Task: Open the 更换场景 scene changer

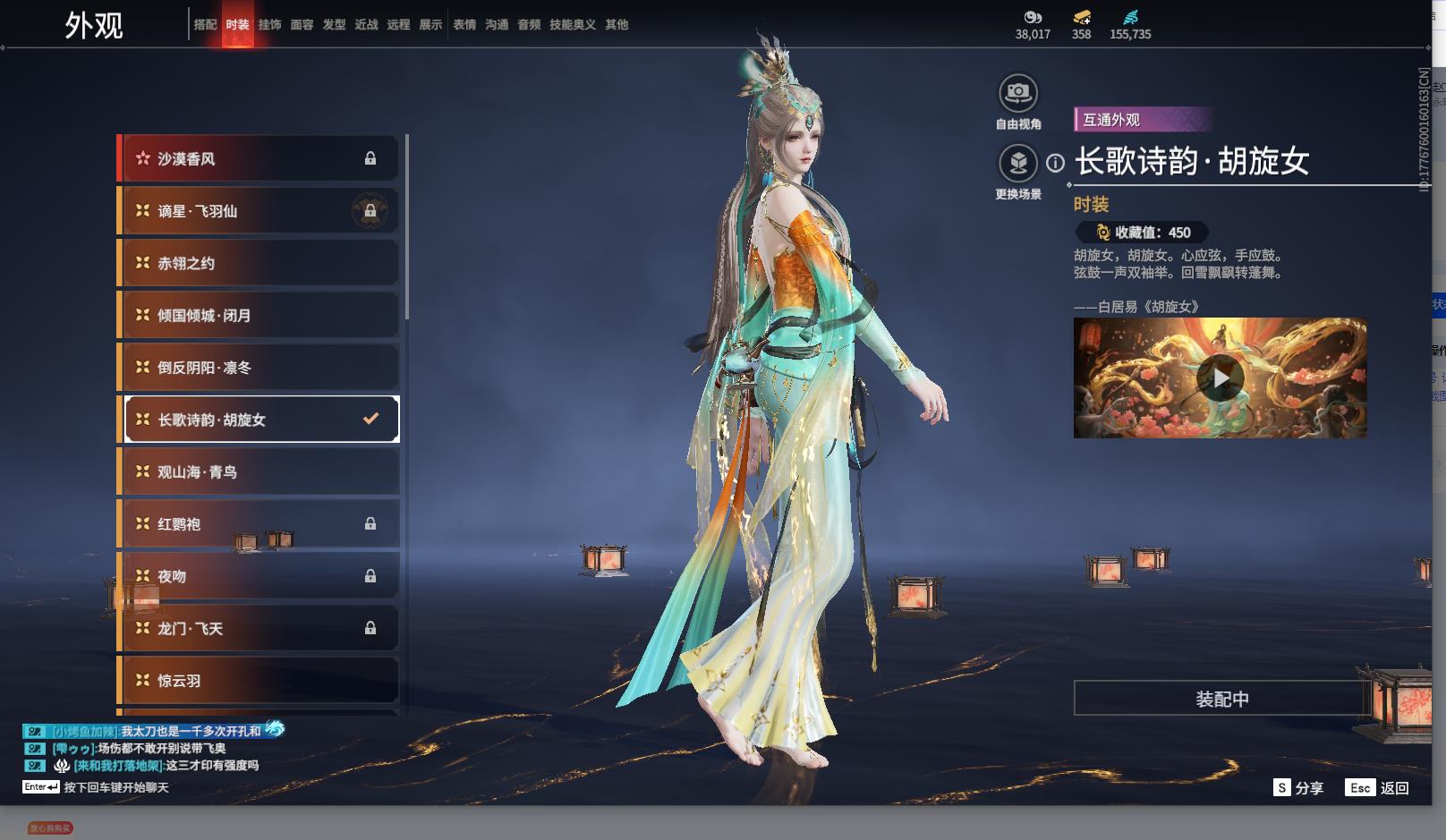Action: [1017, 164]
